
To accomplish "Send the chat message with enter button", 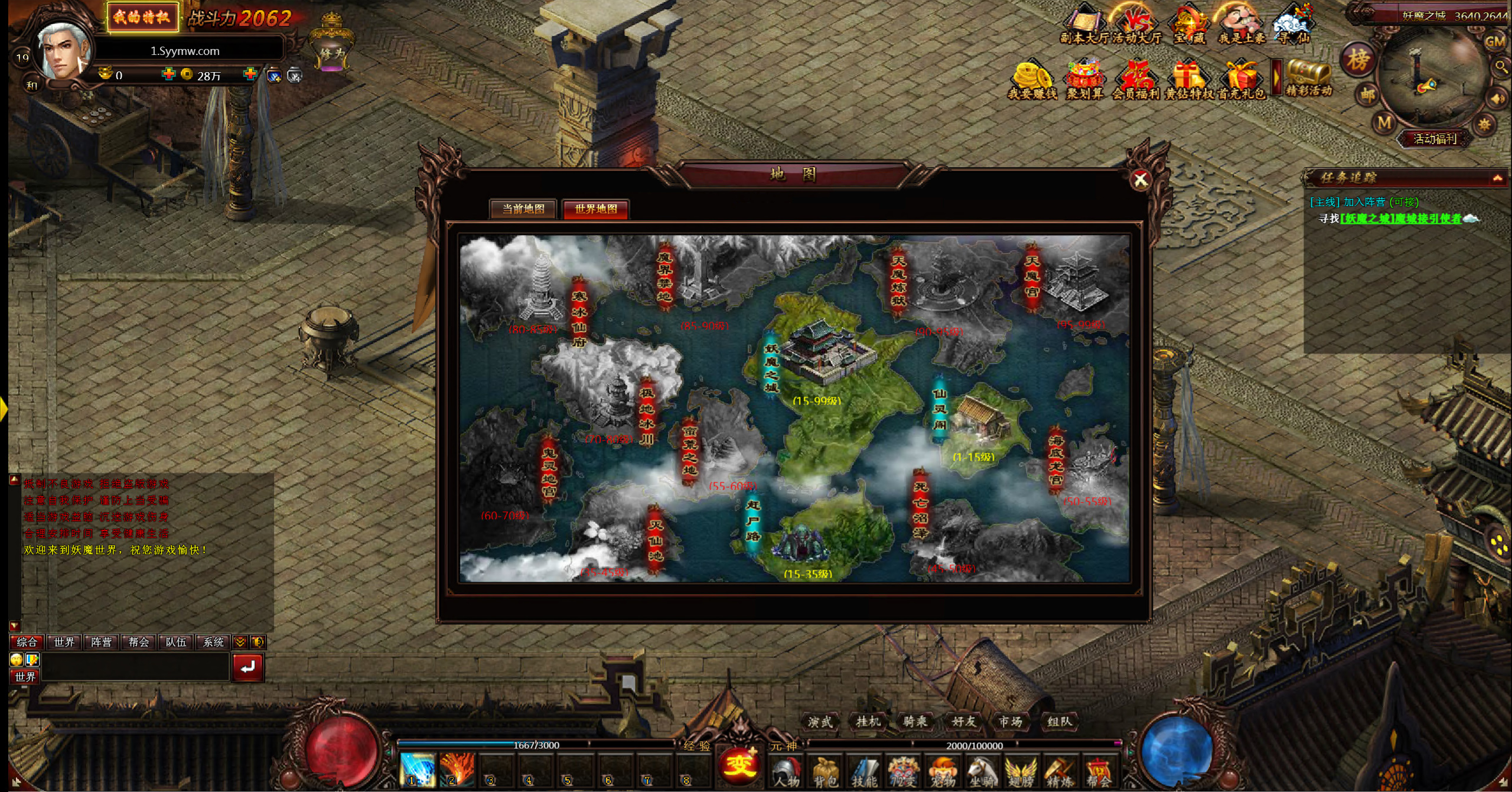I will pyautogui.click(x=247, y=667).
